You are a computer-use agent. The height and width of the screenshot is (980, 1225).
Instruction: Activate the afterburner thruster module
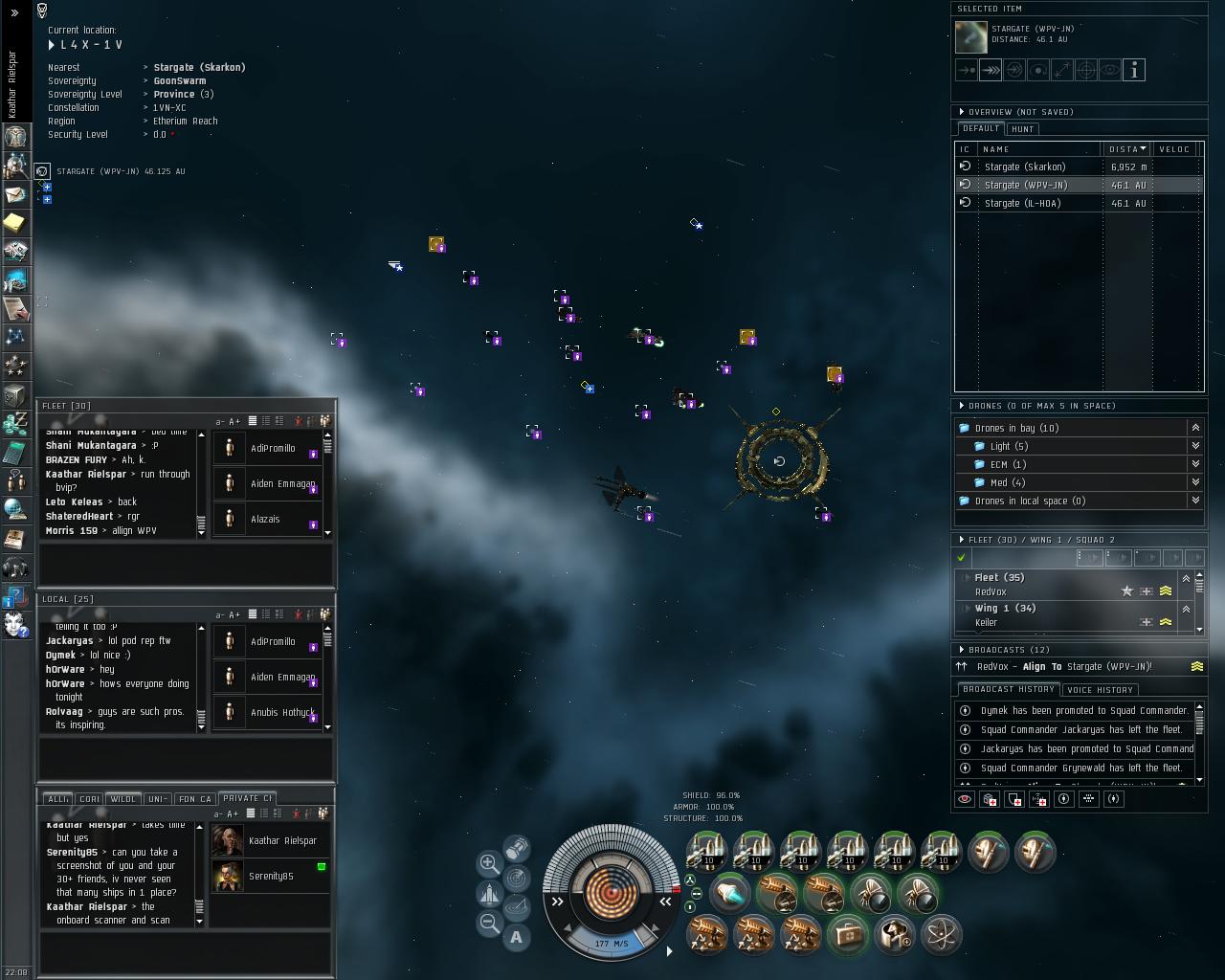[729, 895]
